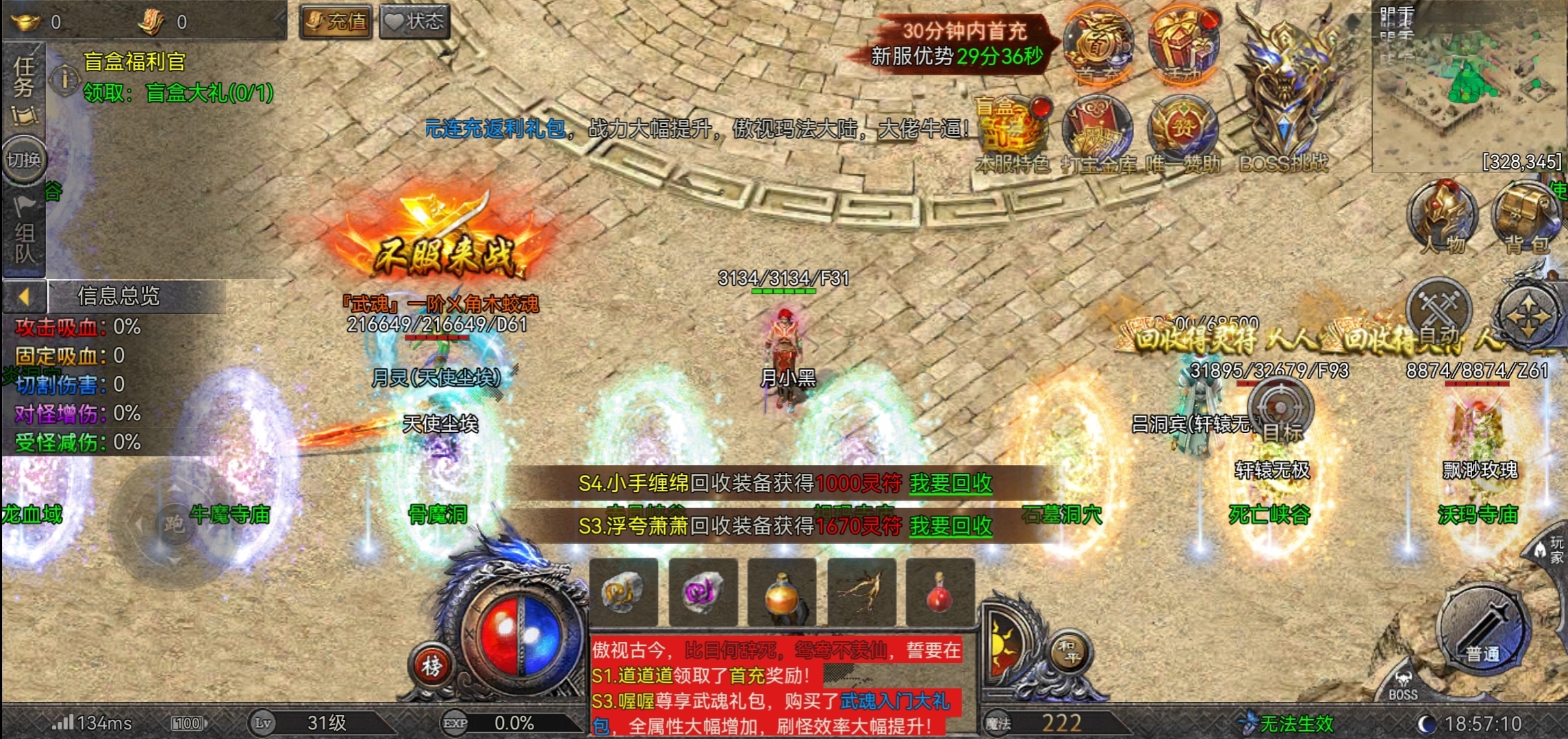Toggle the 和平 peace attack mode button

(1069, 650)
